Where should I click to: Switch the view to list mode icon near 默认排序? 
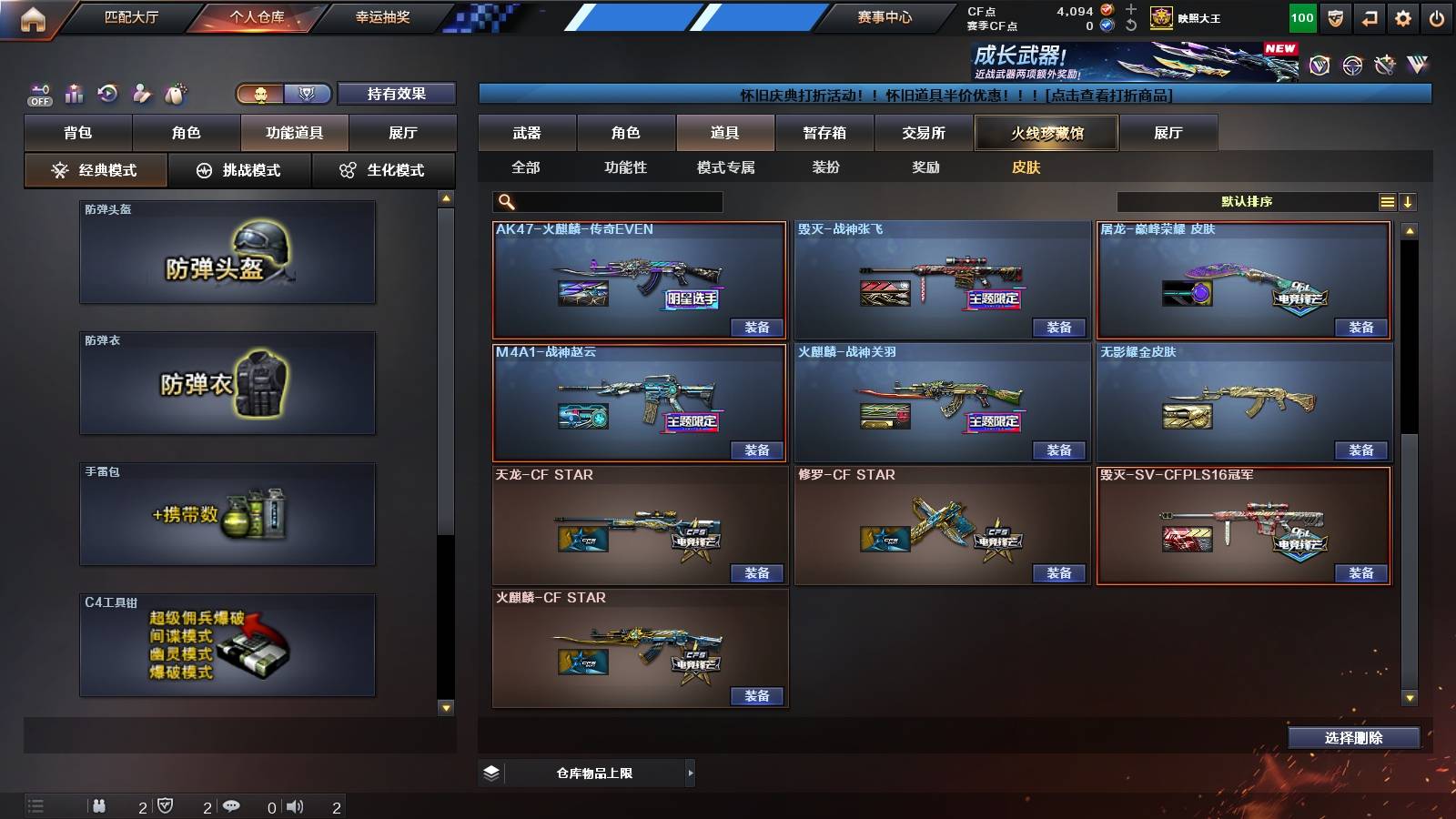coord(1387,201)
